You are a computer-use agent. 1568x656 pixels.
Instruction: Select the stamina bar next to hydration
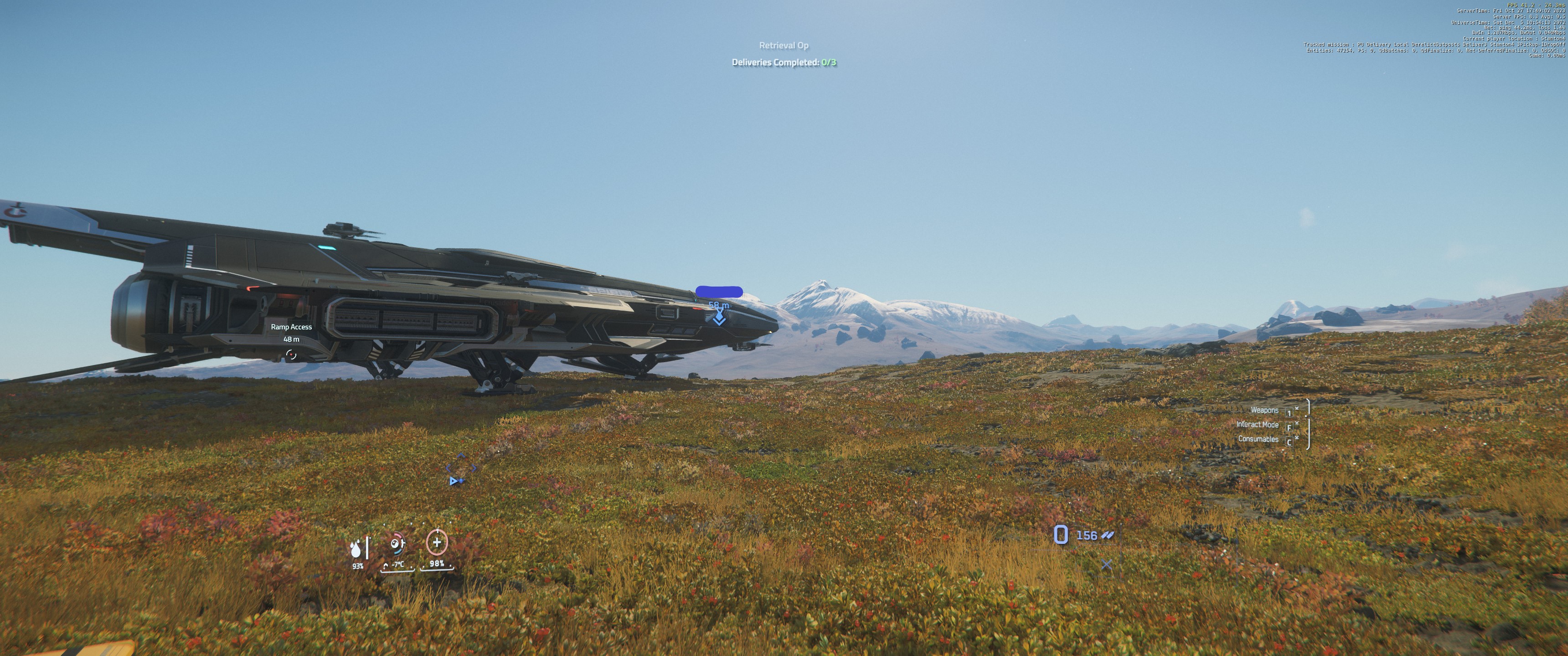[x=368, y=548]
